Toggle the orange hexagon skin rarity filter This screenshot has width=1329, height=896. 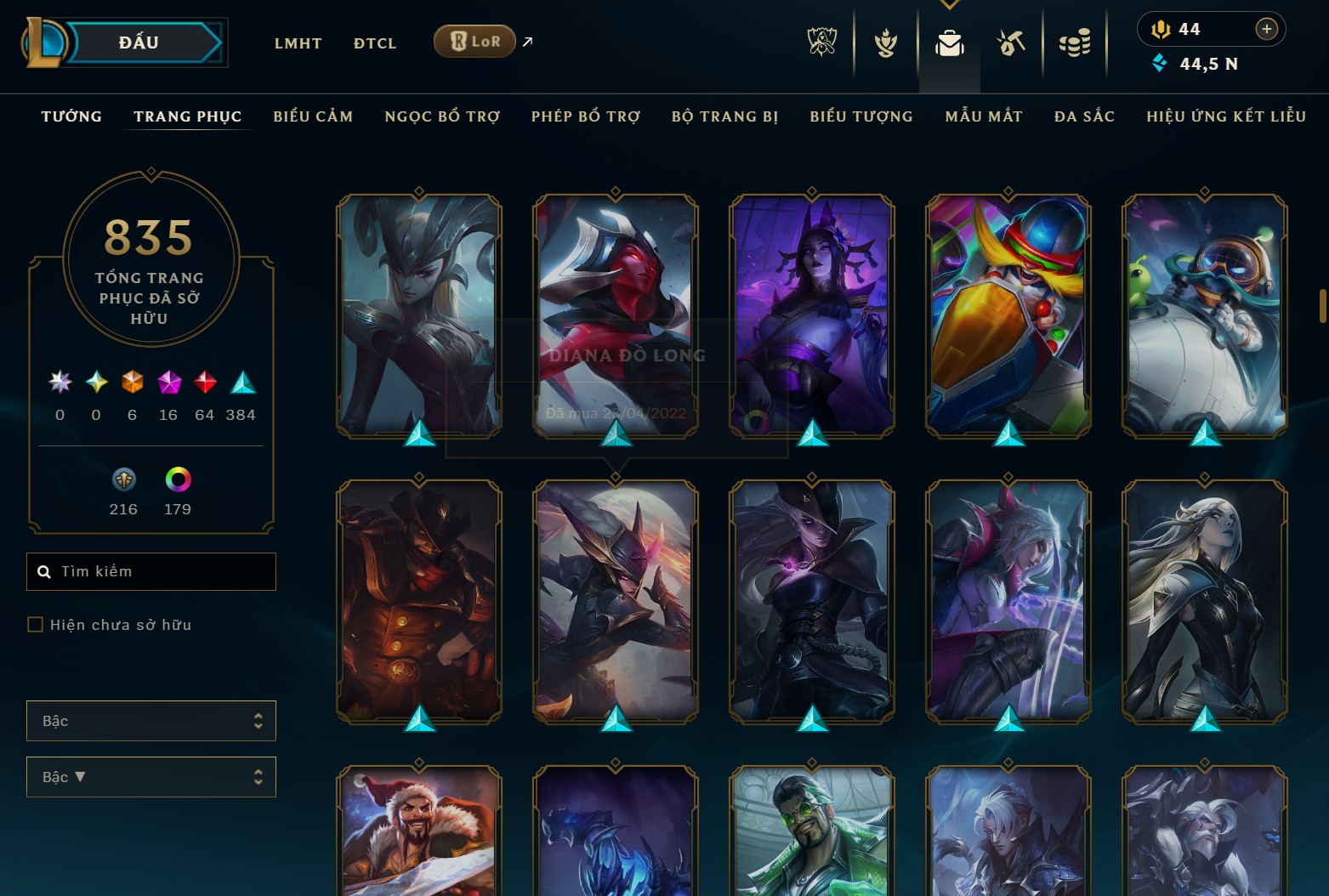click(x=132, y=383)
